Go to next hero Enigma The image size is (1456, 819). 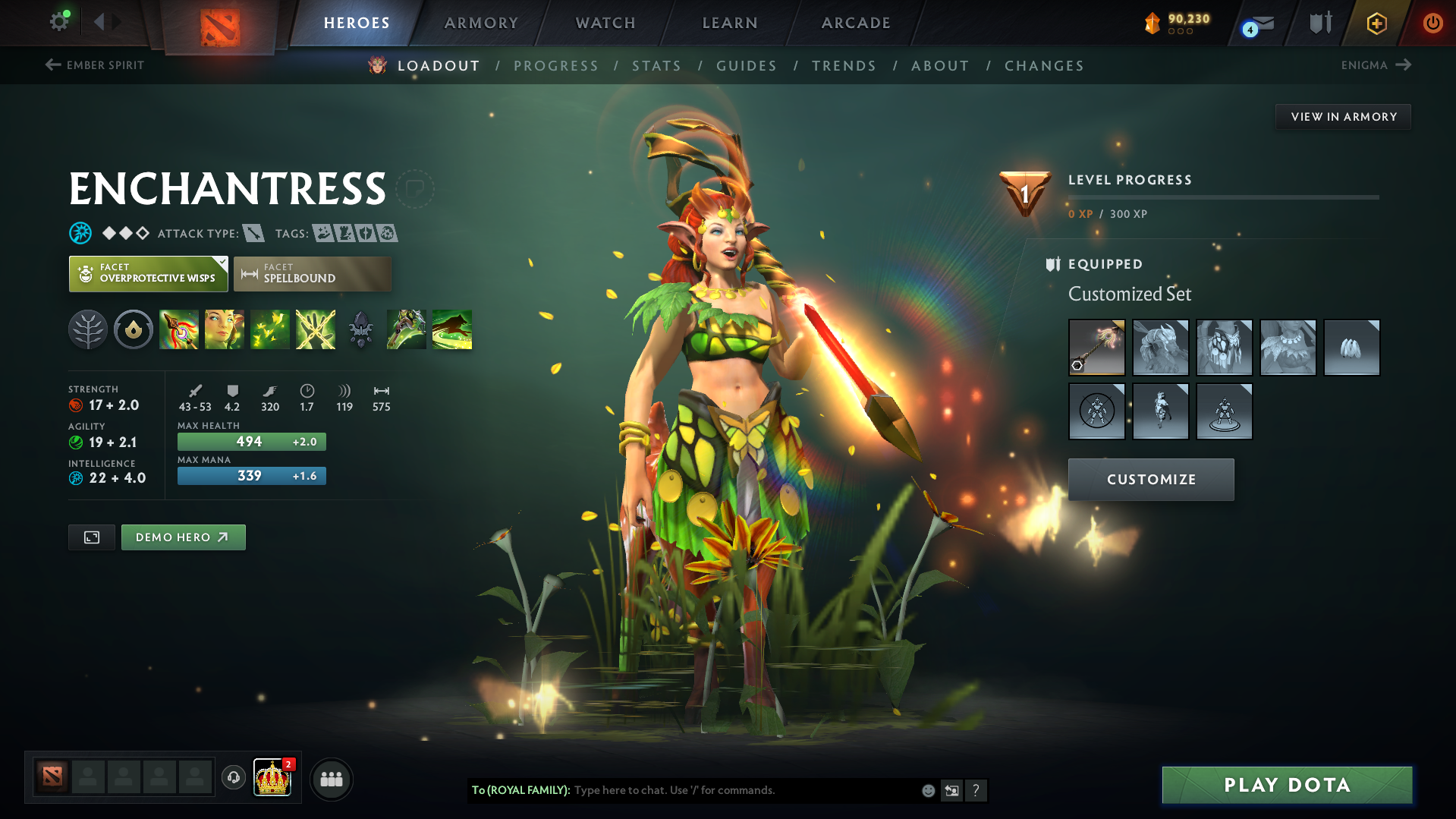tap(1376, 65)
